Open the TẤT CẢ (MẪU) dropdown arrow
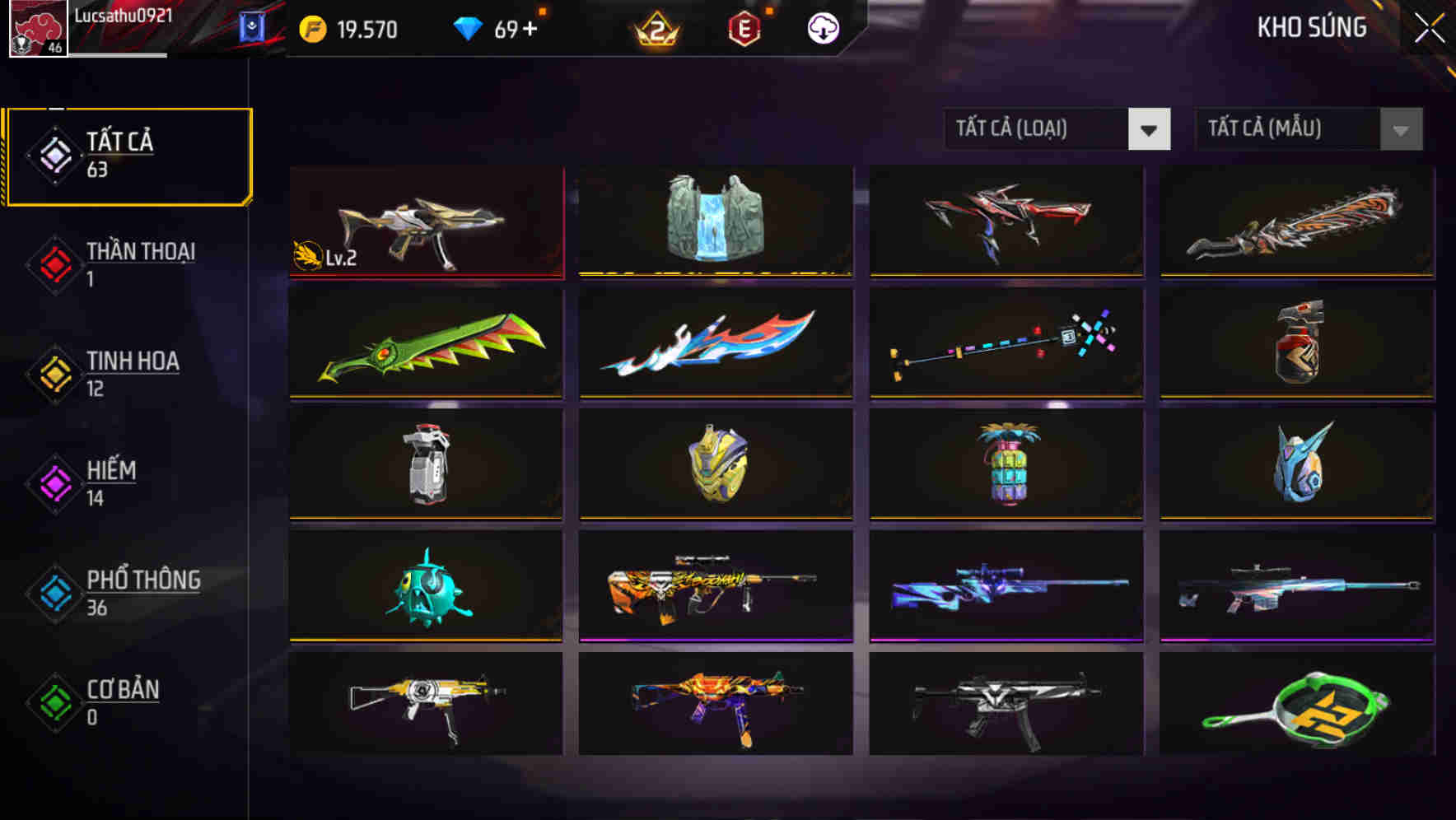Image resolution: width=1456 pixels, height=820 pixels. click(x=1398, y=129)
